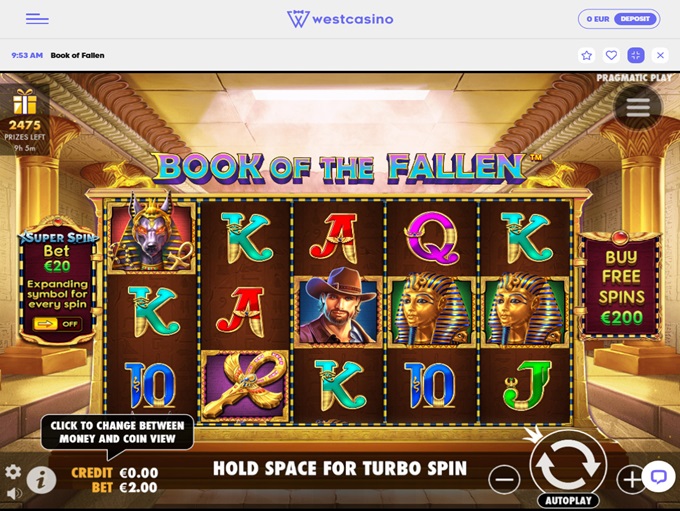Screen dimensions: 680x511
Task: Open the Autoplay options
Action: click(568, 500)
